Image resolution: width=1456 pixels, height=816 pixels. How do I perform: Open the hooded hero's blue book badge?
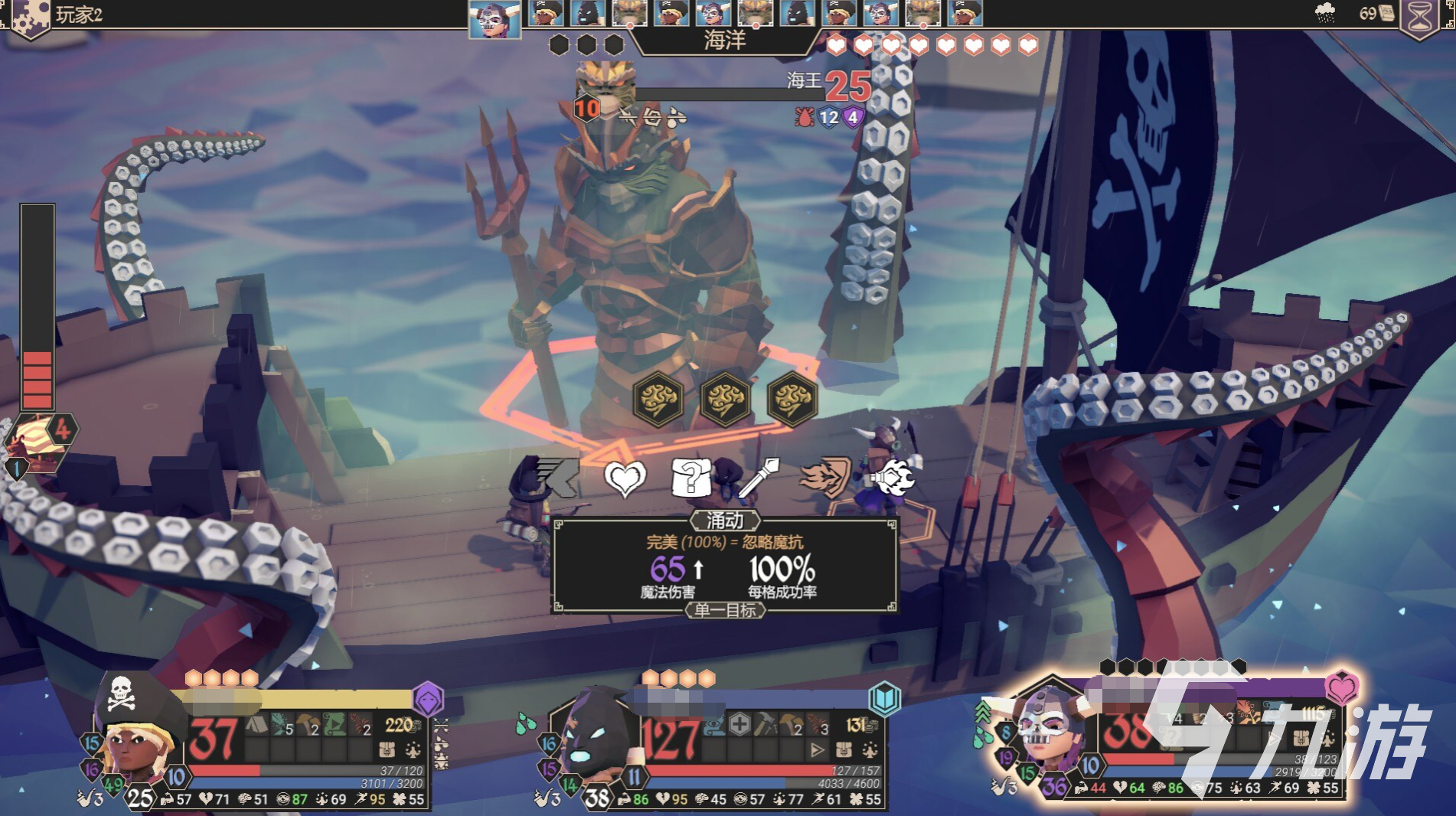click(884, 698)
